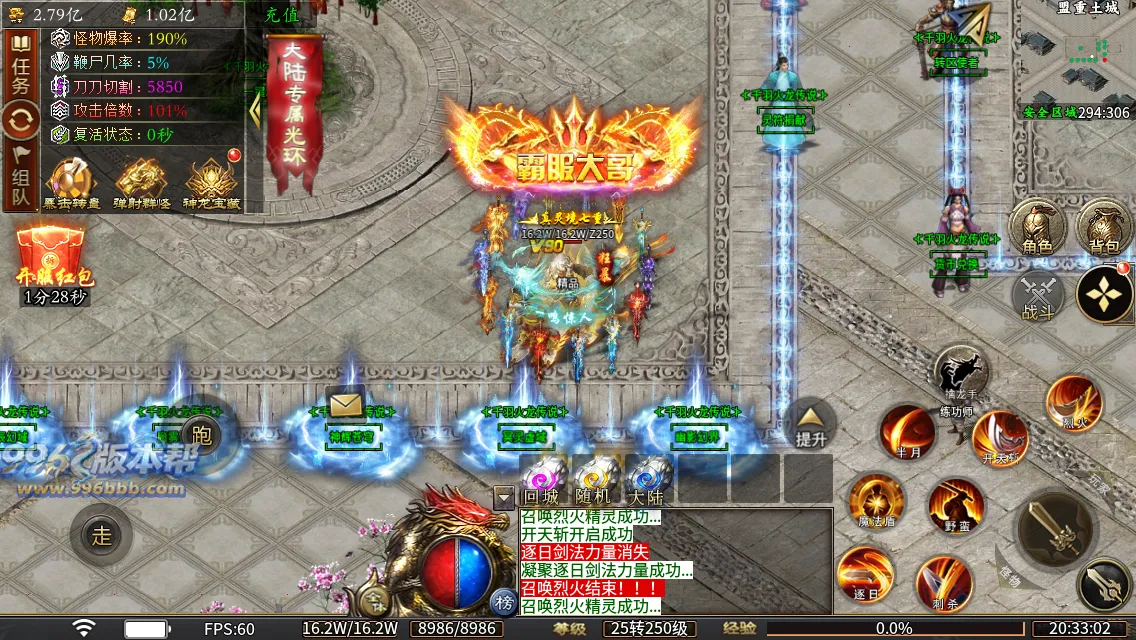1136x640 pixels.
Task: Trigger the 野蛮 charge skill
Action: pyautogui.click(x=956, y=506)
